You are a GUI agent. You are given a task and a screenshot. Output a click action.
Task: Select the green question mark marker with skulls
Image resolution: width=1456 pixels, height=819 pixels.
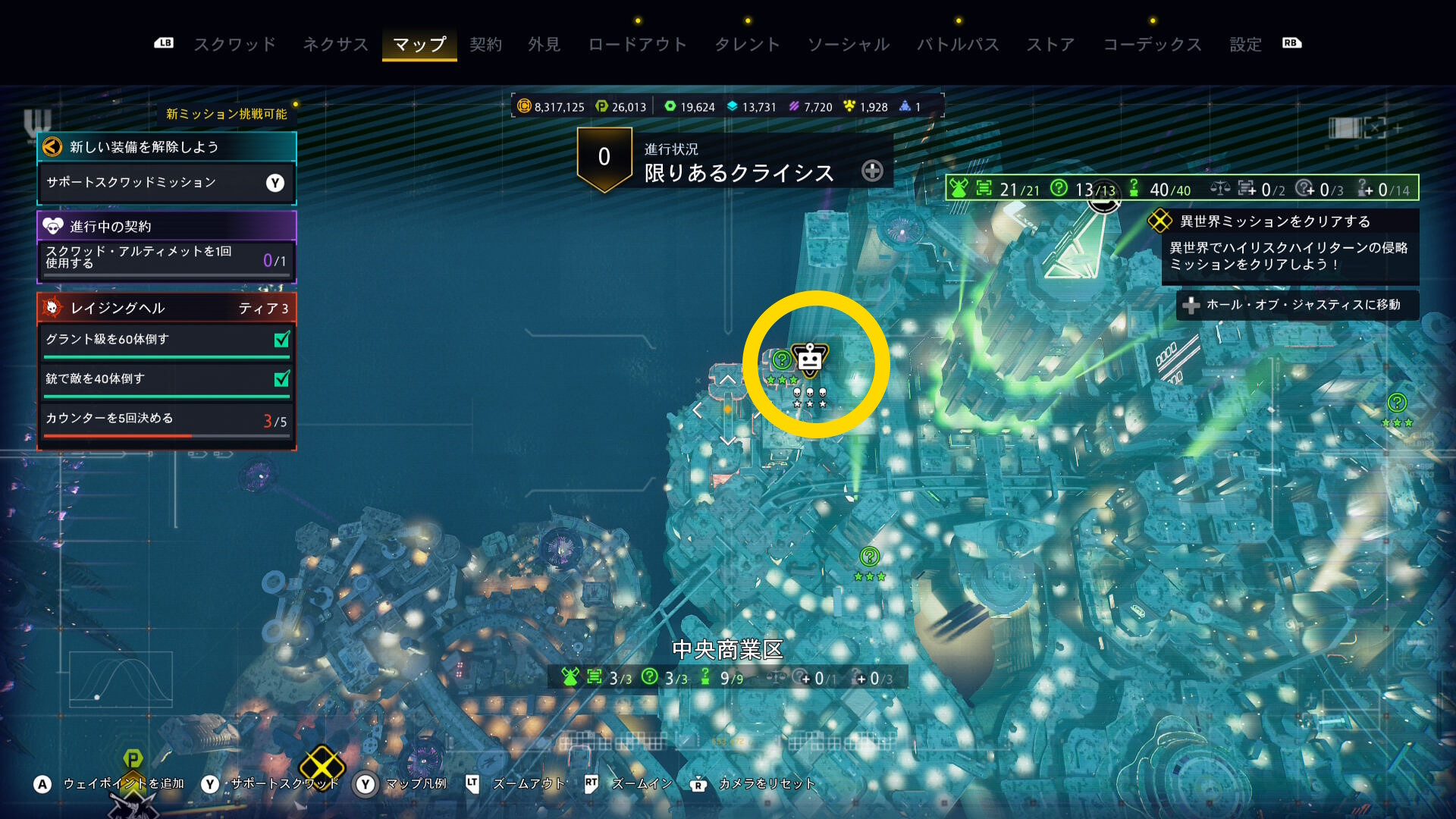(x=782, y=360)
